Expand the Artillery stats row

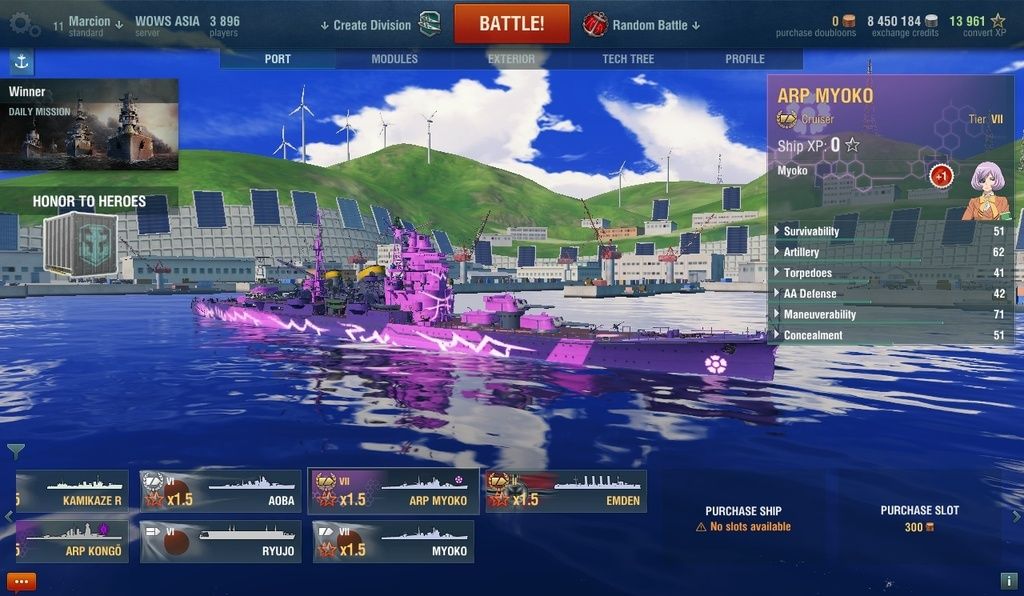tap(802, 252)
